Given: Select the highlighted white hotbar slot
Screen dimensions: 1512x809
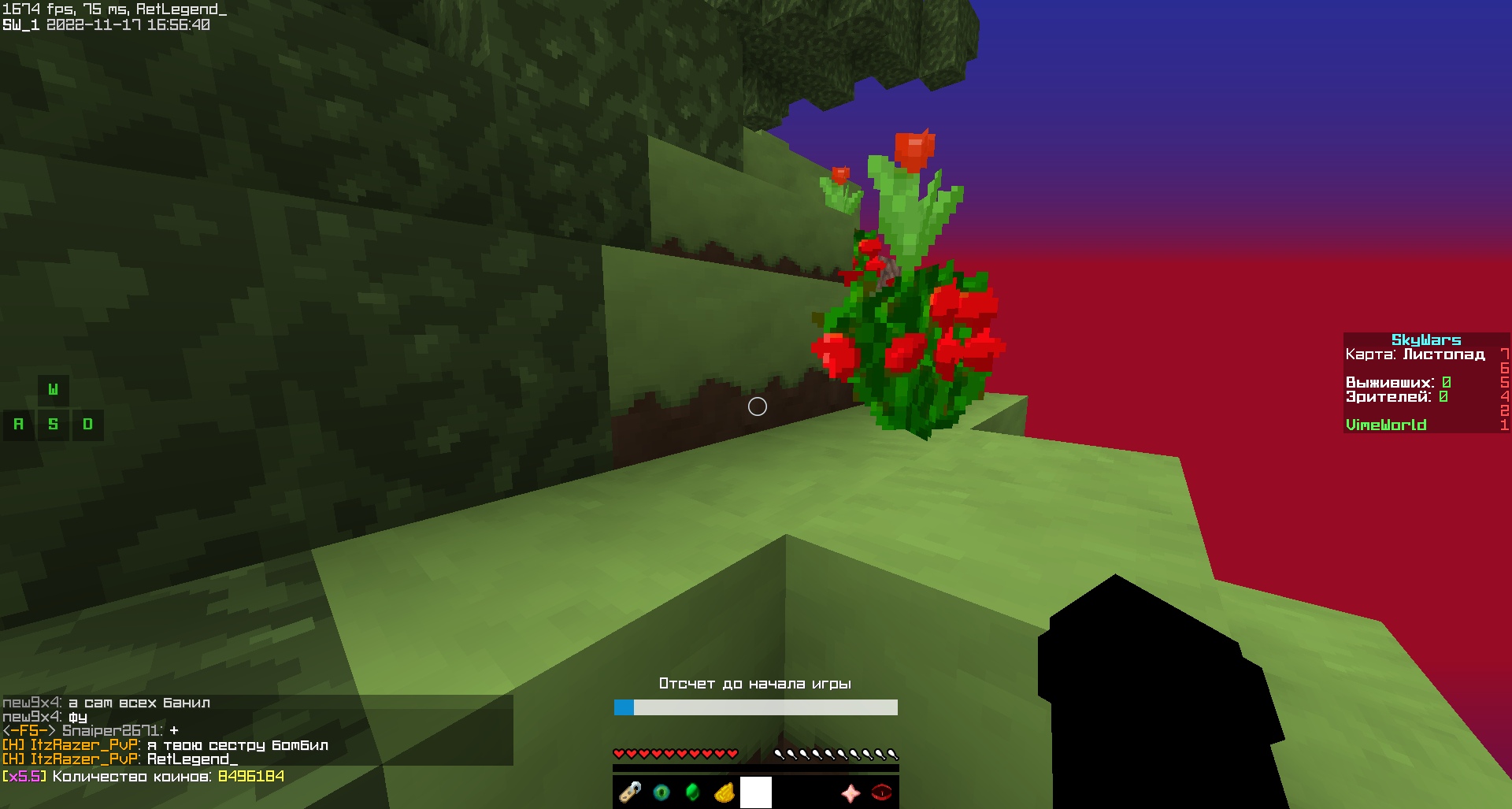Looking at the screenshot, I should [x=756, y=792].
